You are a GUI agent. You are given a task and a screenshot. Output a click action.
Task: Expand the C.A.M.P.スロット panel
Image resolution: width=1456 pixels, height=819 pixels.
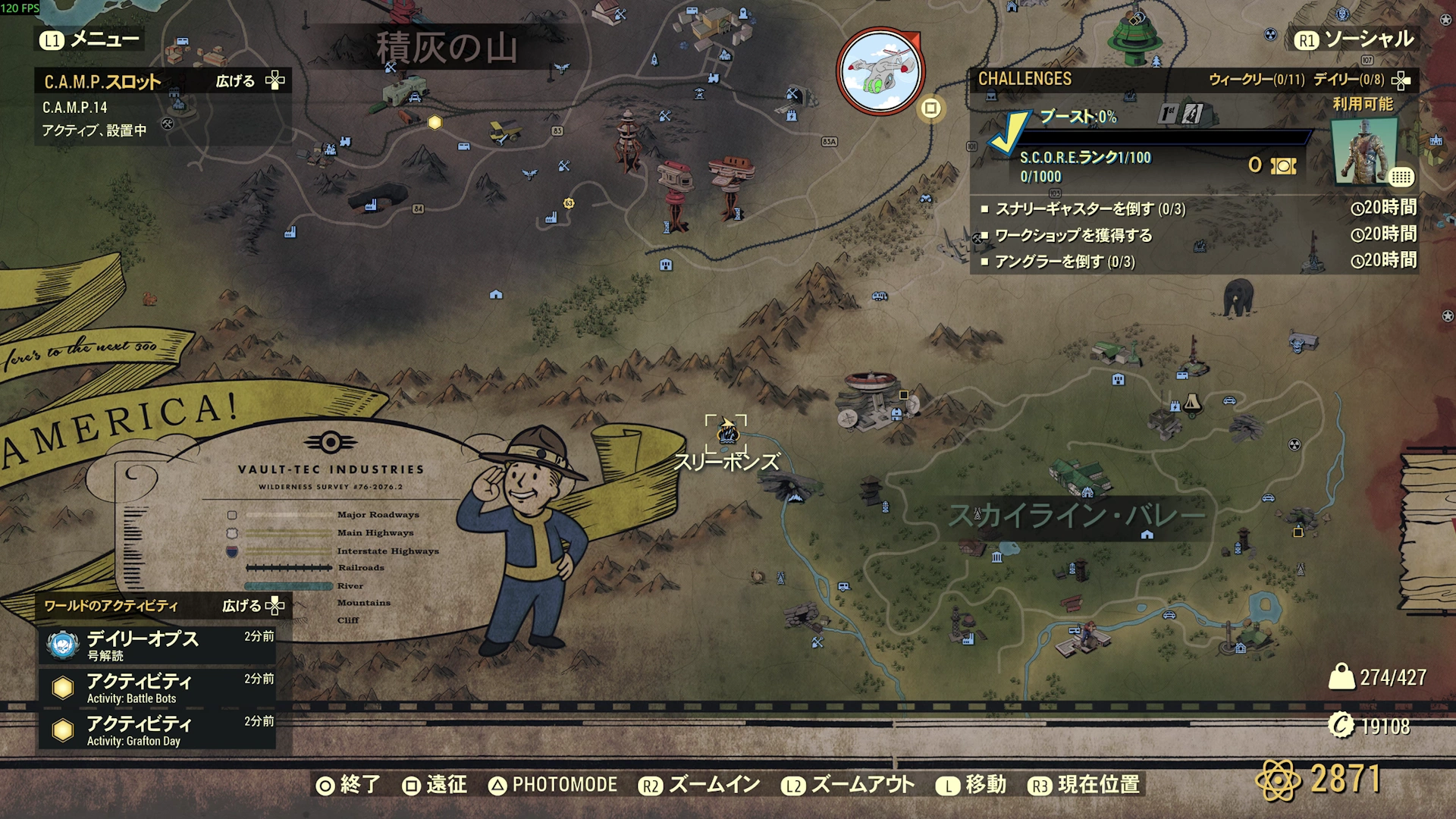[249, 81]
